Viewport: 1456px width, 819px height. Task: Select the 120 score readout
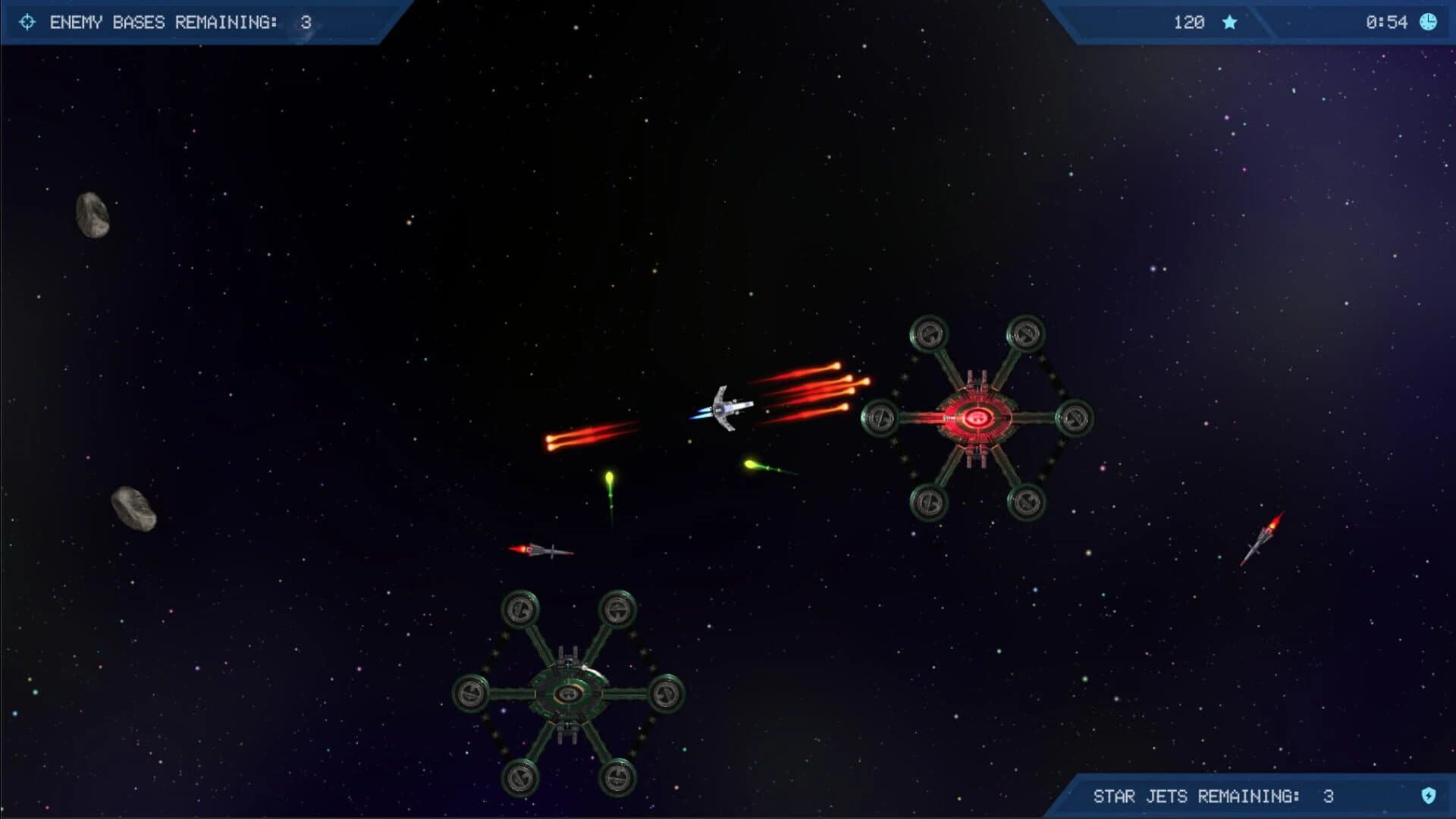(x=1188, y=22)
